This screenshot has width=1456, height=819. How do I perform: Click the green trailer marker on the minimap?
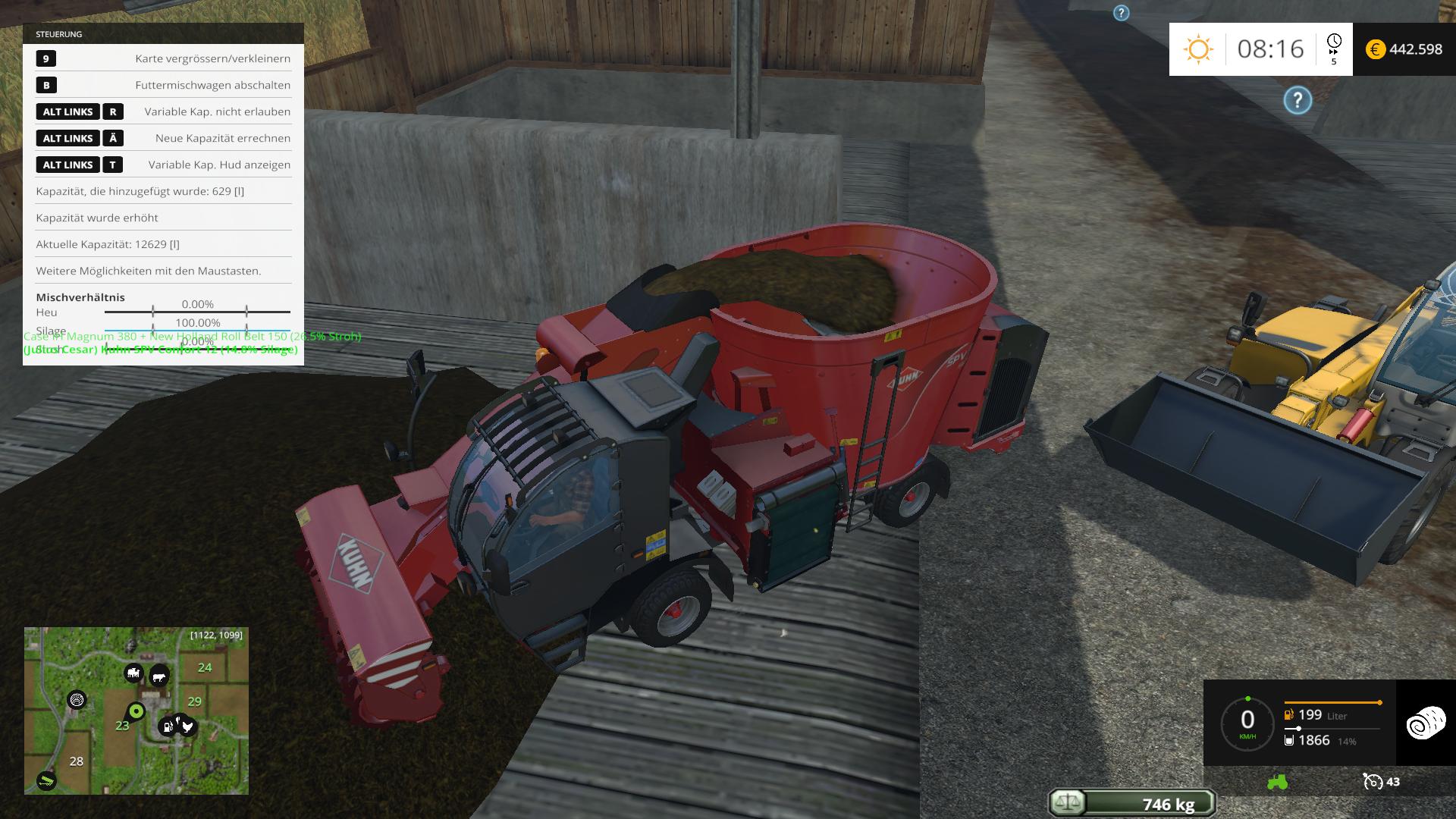(46, 780)
